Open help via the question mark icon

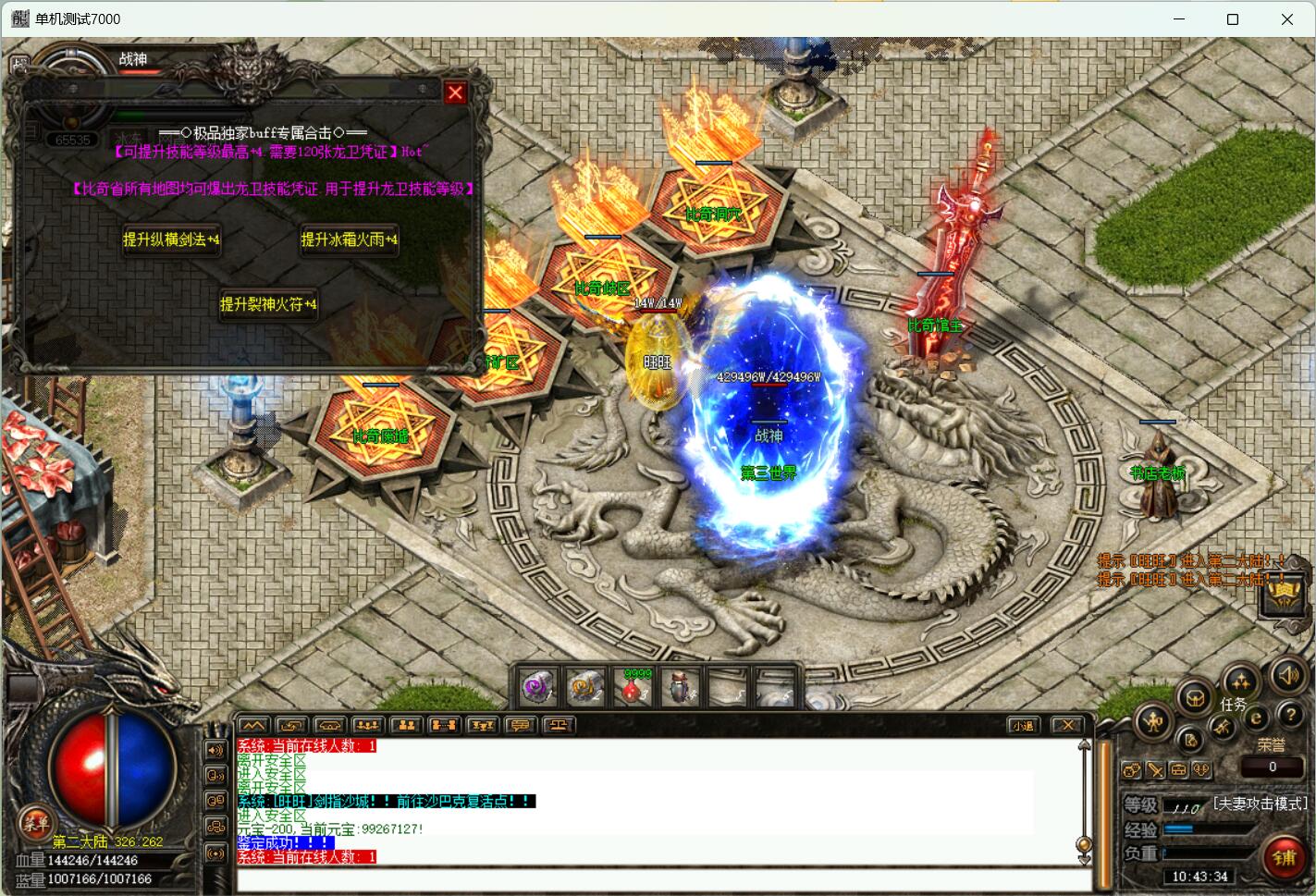[1289, 715]
